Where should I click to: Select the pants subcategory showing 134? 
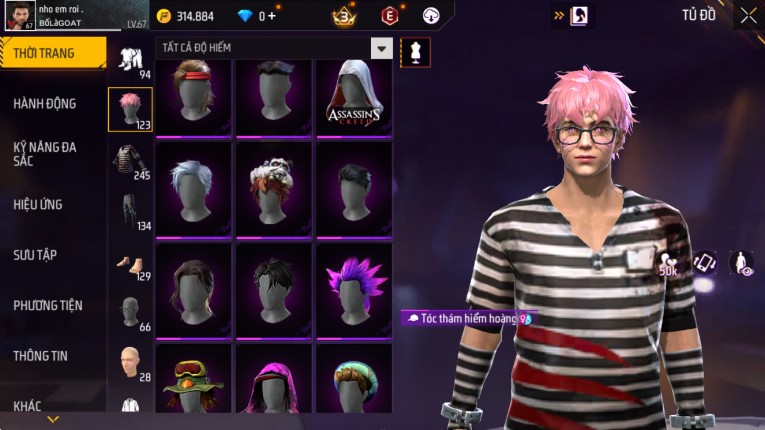coord(130,212)
